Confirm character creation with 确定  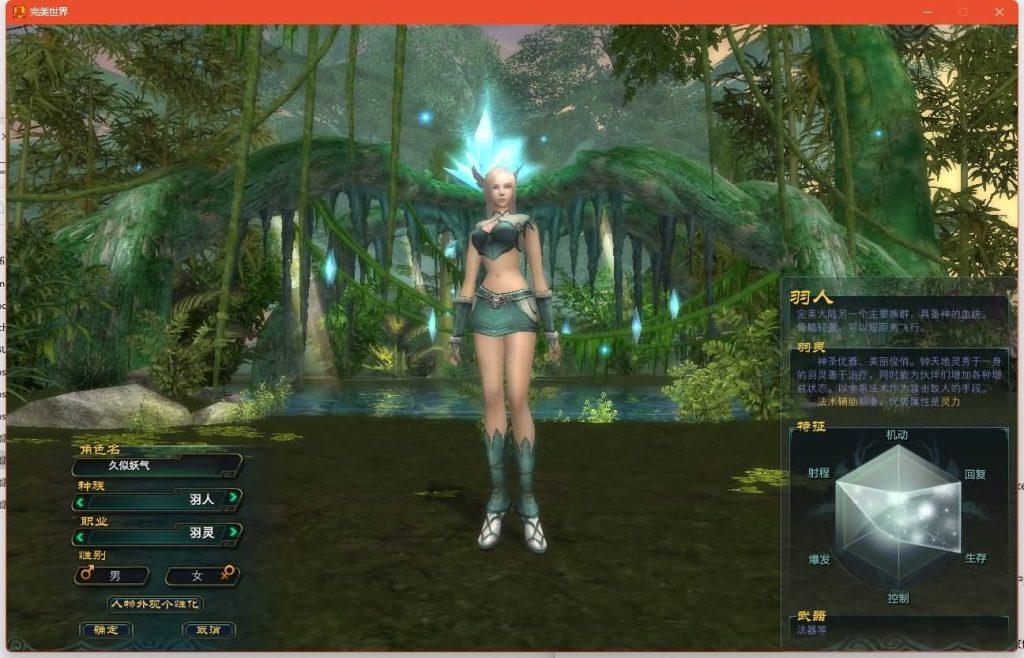coord(105,630)
